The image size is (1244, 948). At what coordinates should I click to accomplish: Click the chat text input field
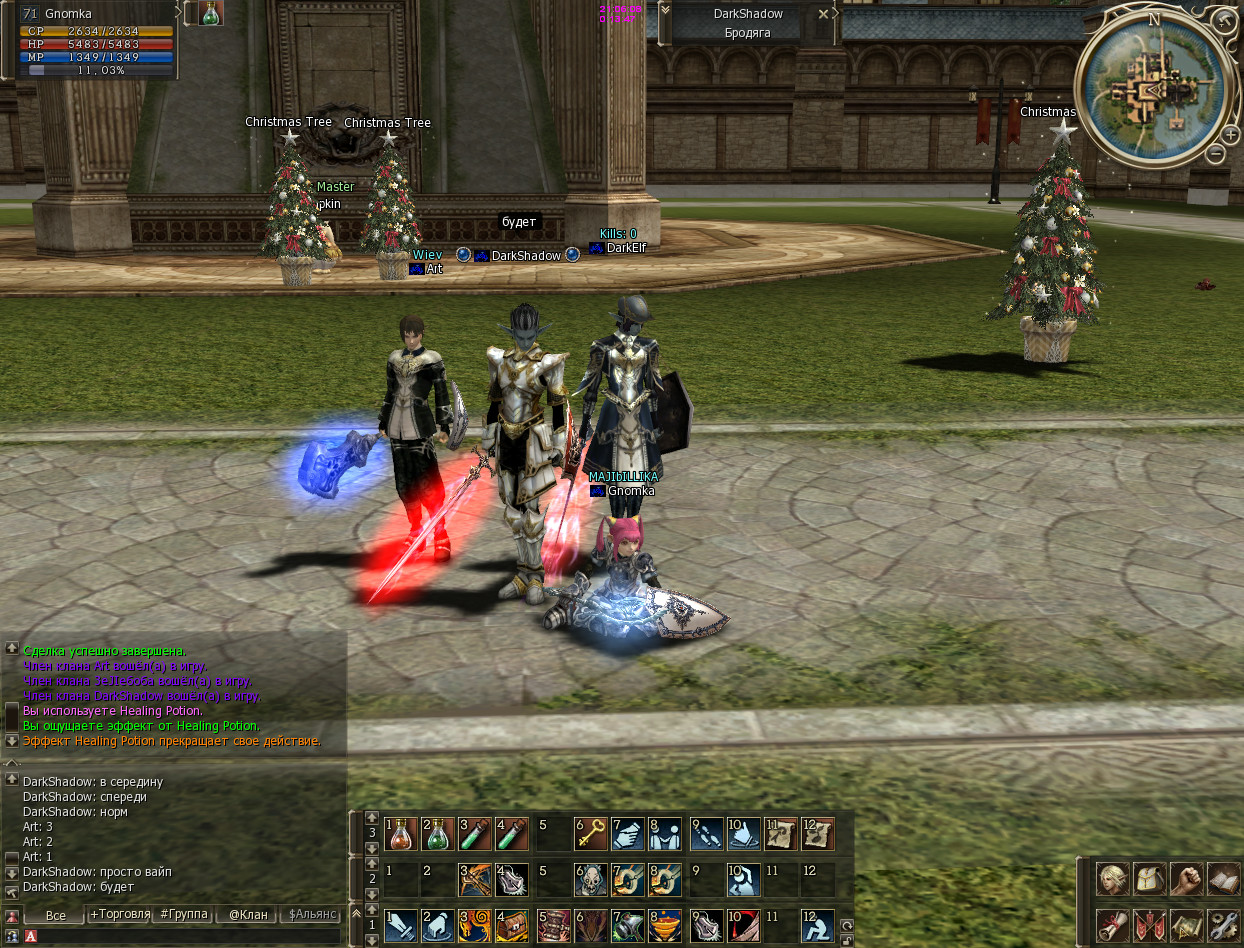[185, 936]
